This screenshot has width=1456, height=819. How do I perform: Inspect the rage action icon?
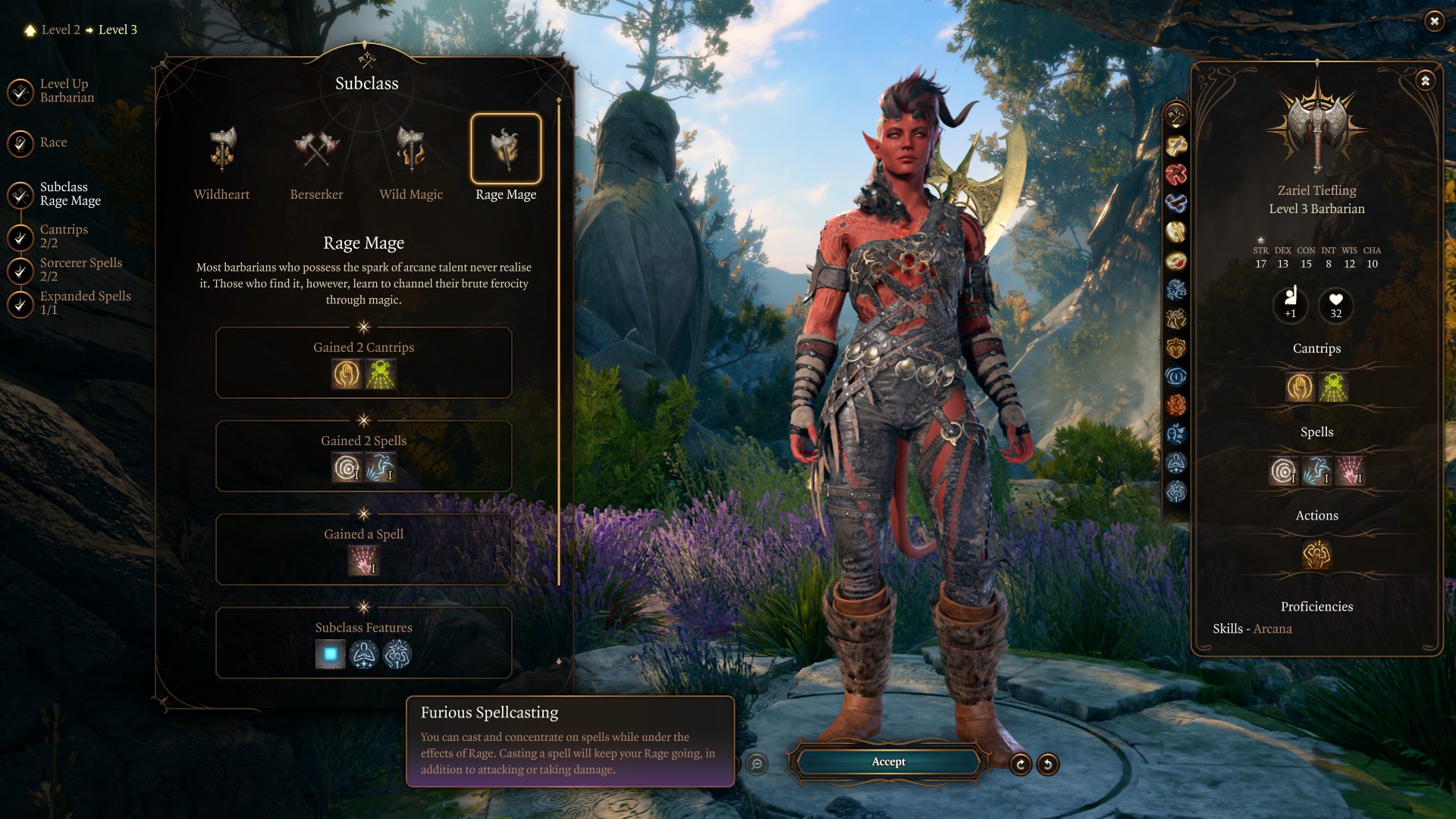[x=1316, y=555]
